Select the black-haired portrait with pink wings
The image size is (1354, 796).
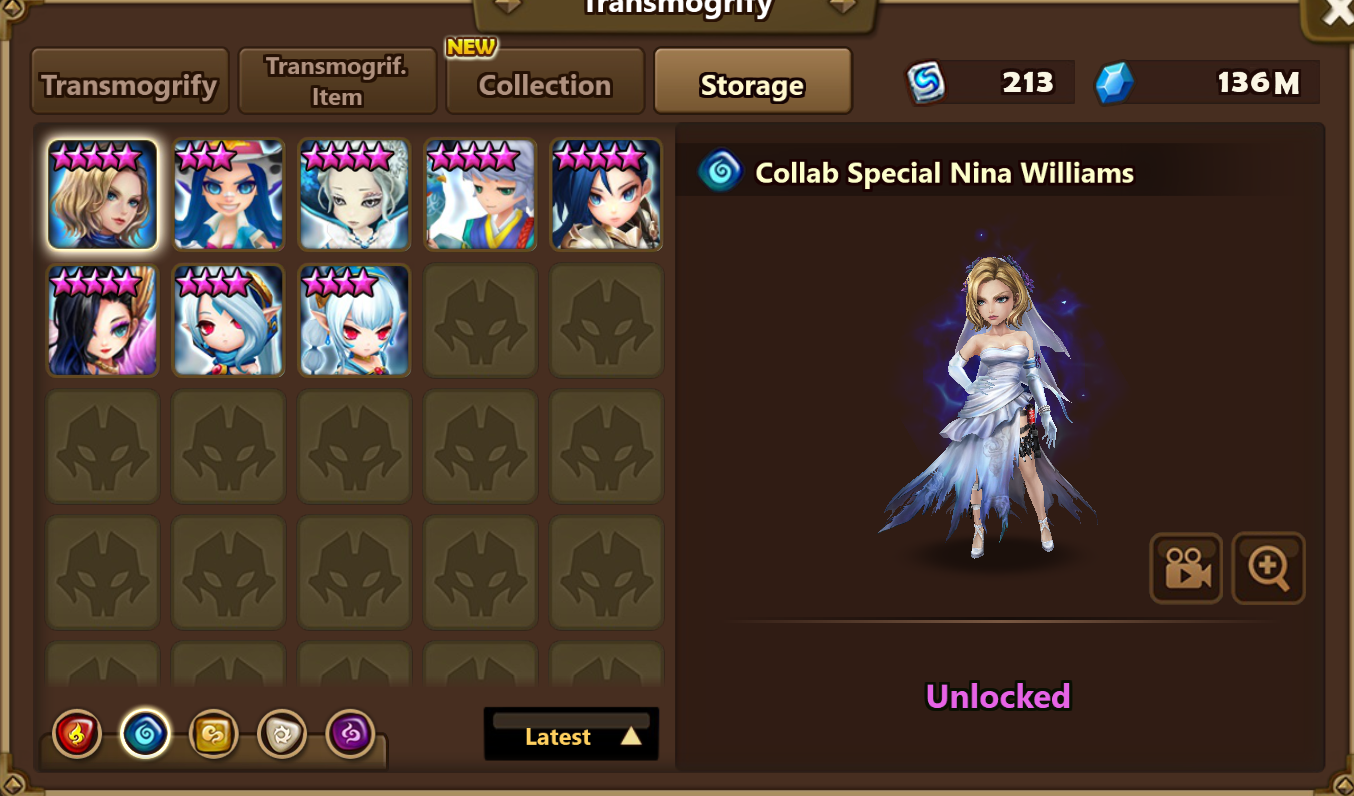[x=103, y=320]
